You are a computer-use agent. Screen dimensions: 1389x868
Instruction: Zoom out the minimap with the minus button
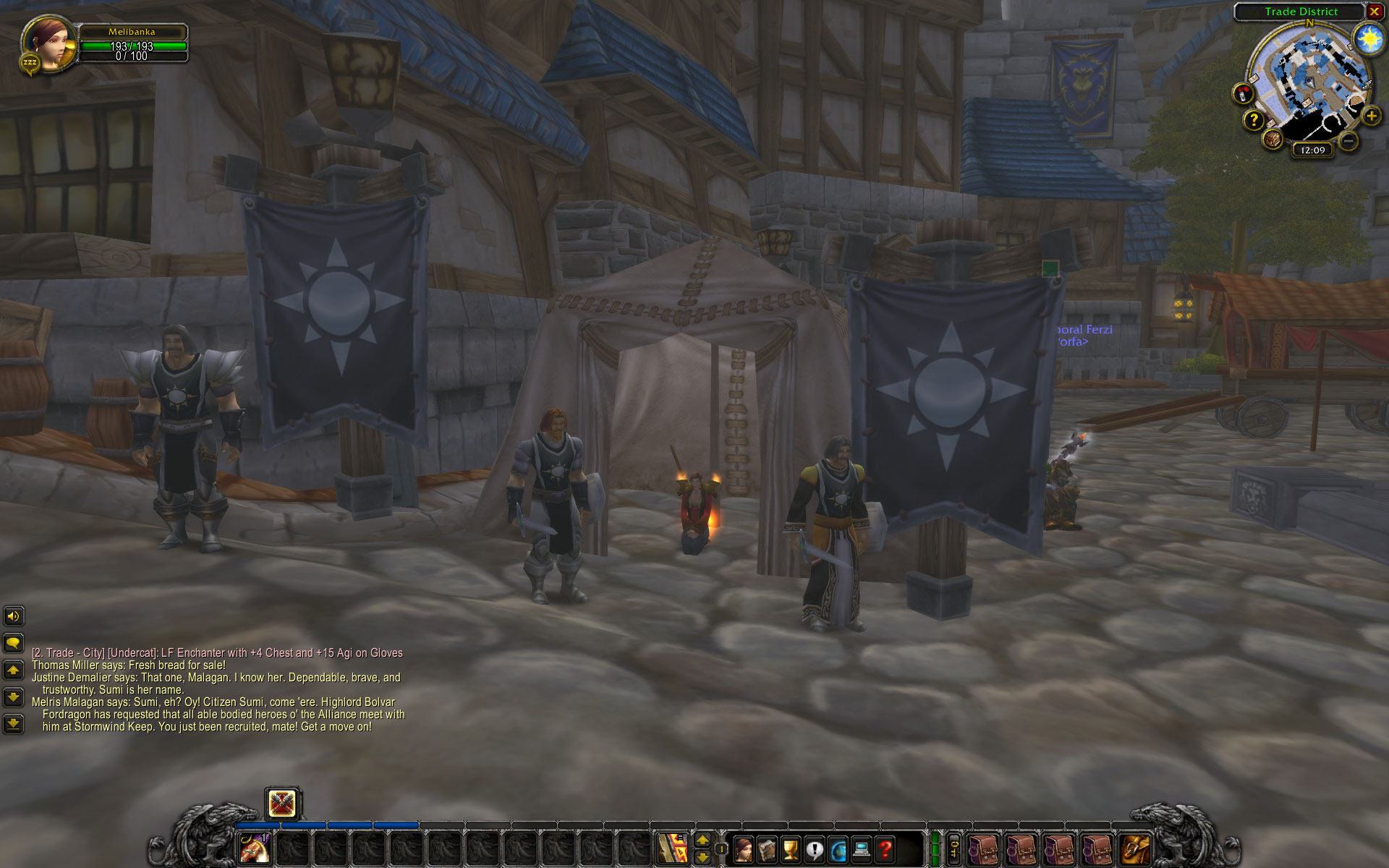point(1347,141)
